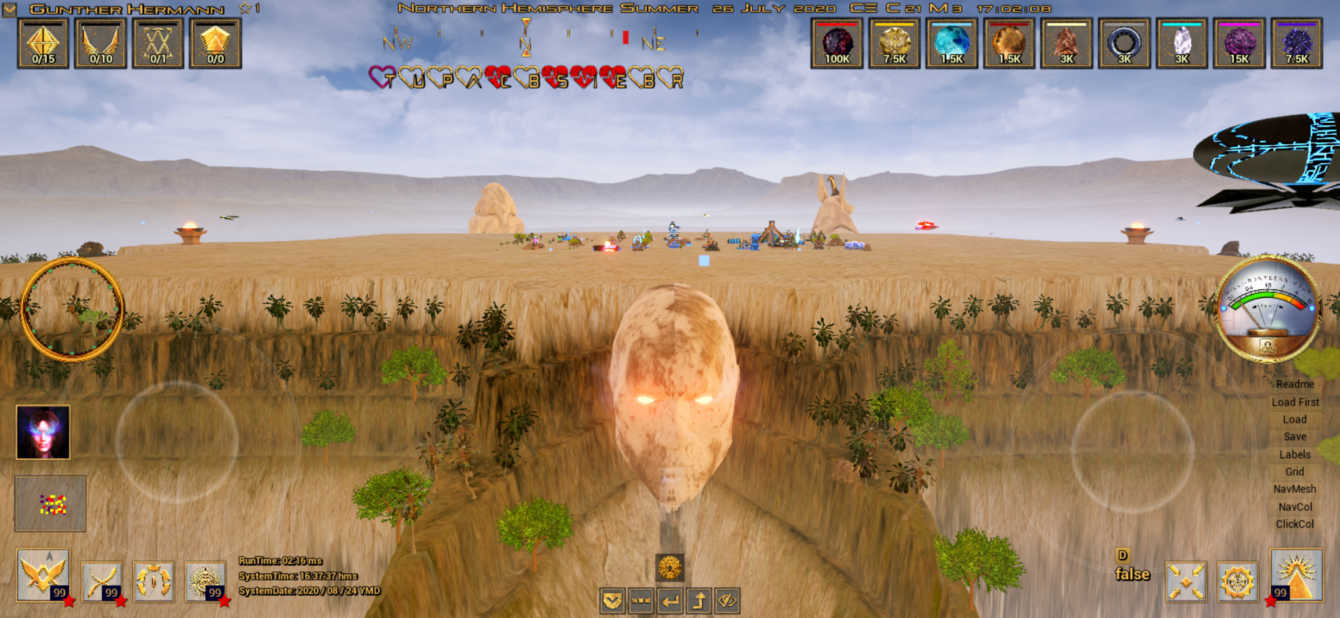Viewport: 1340px width, 618px height.
Task: Open the golden gear settings button
Action: coord(1238,581)
